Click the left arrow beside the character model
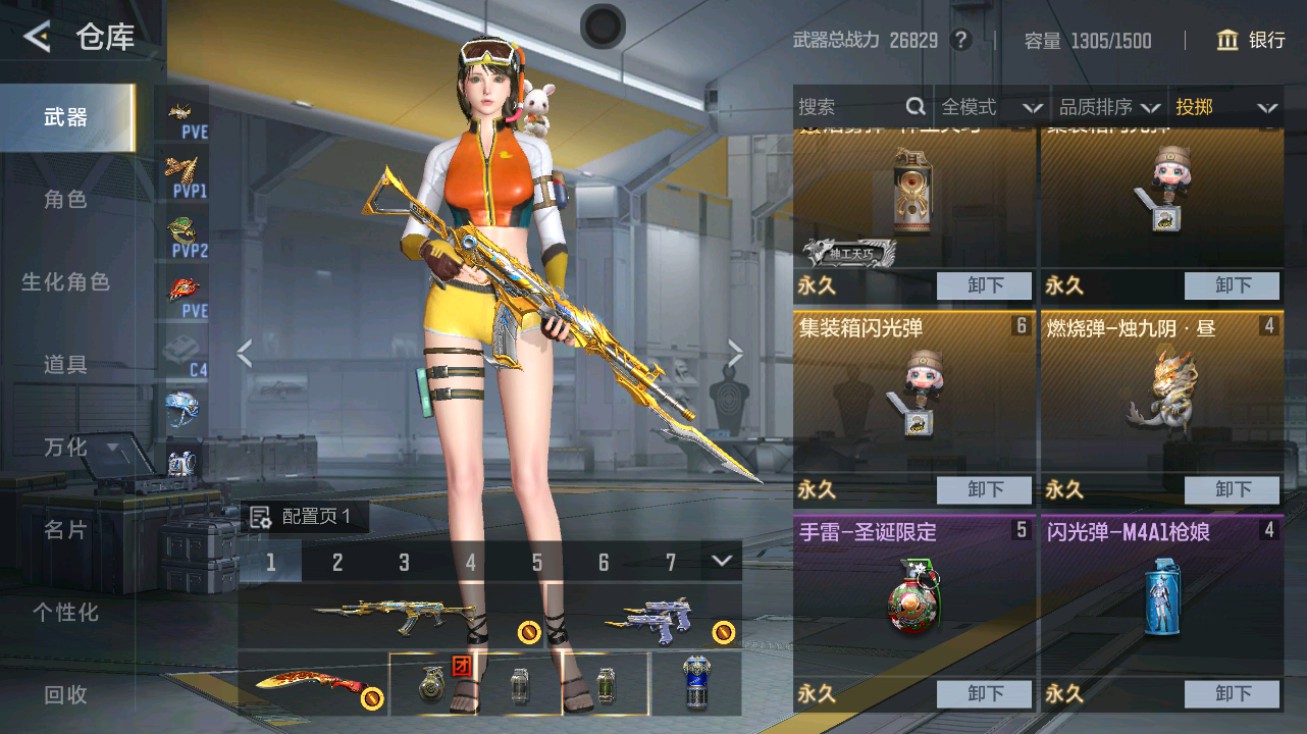This screenshot has height=734, width=1307. pos(244,352)
